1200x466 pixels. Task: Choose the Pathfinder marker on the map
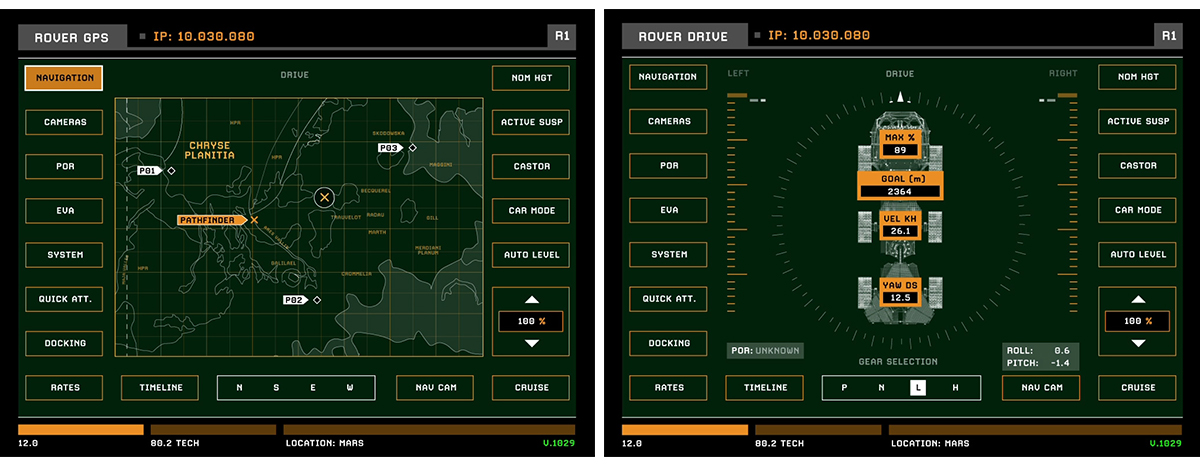(212, 219)
